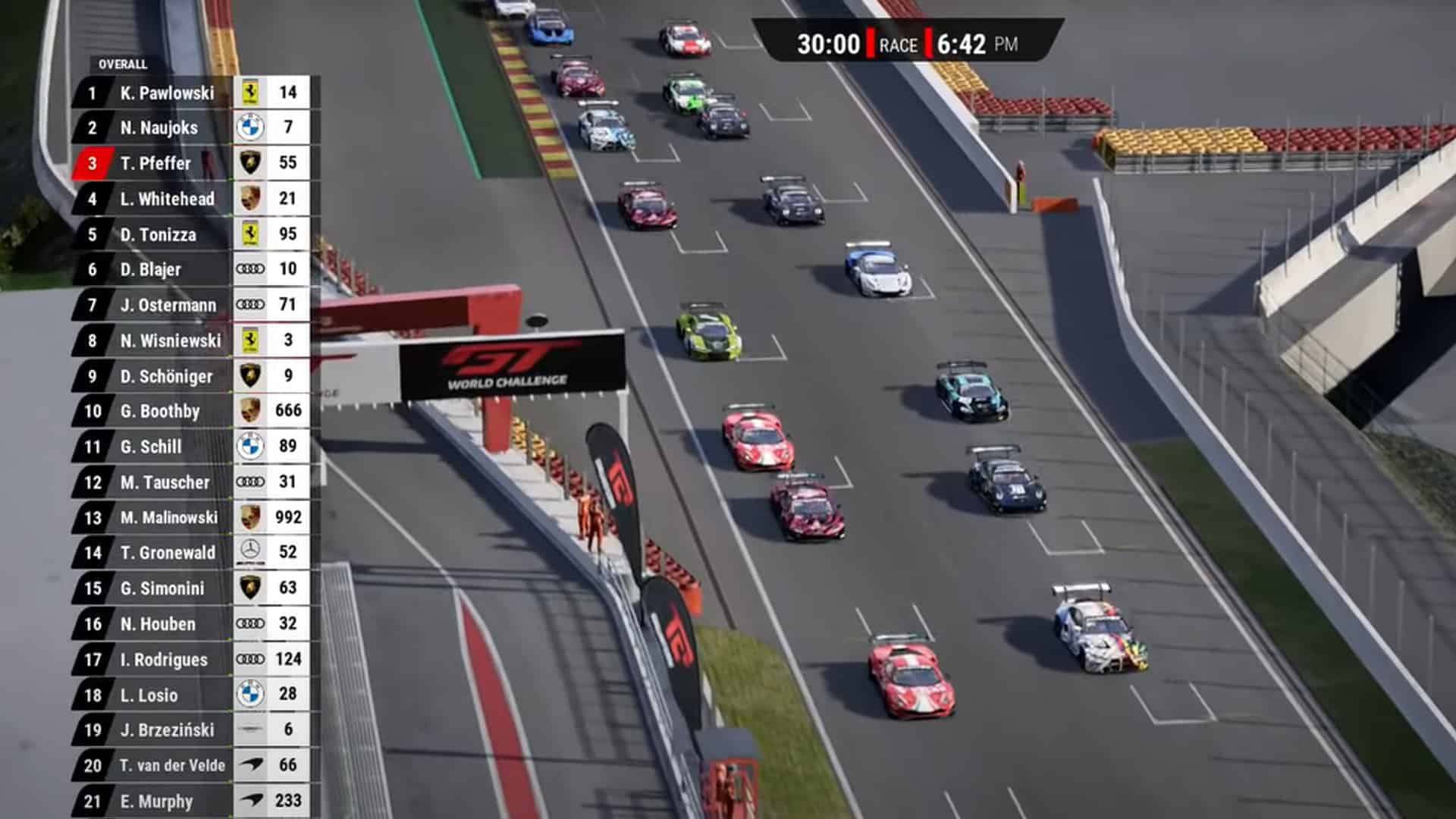1456x819 pixels.
Task: Click car number 666 next to G. Boothby
Action: [x=287, y=411]
